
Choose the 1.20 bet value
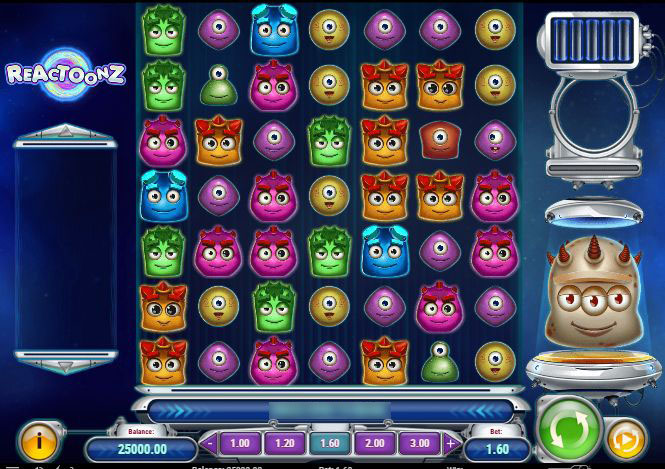(284, 443)
